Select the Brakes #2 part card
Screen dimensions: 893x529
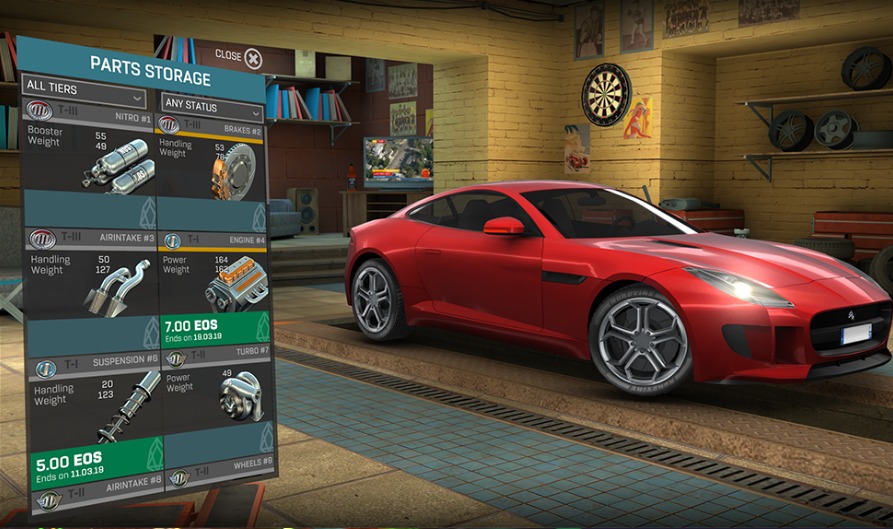tap(211, 170)
